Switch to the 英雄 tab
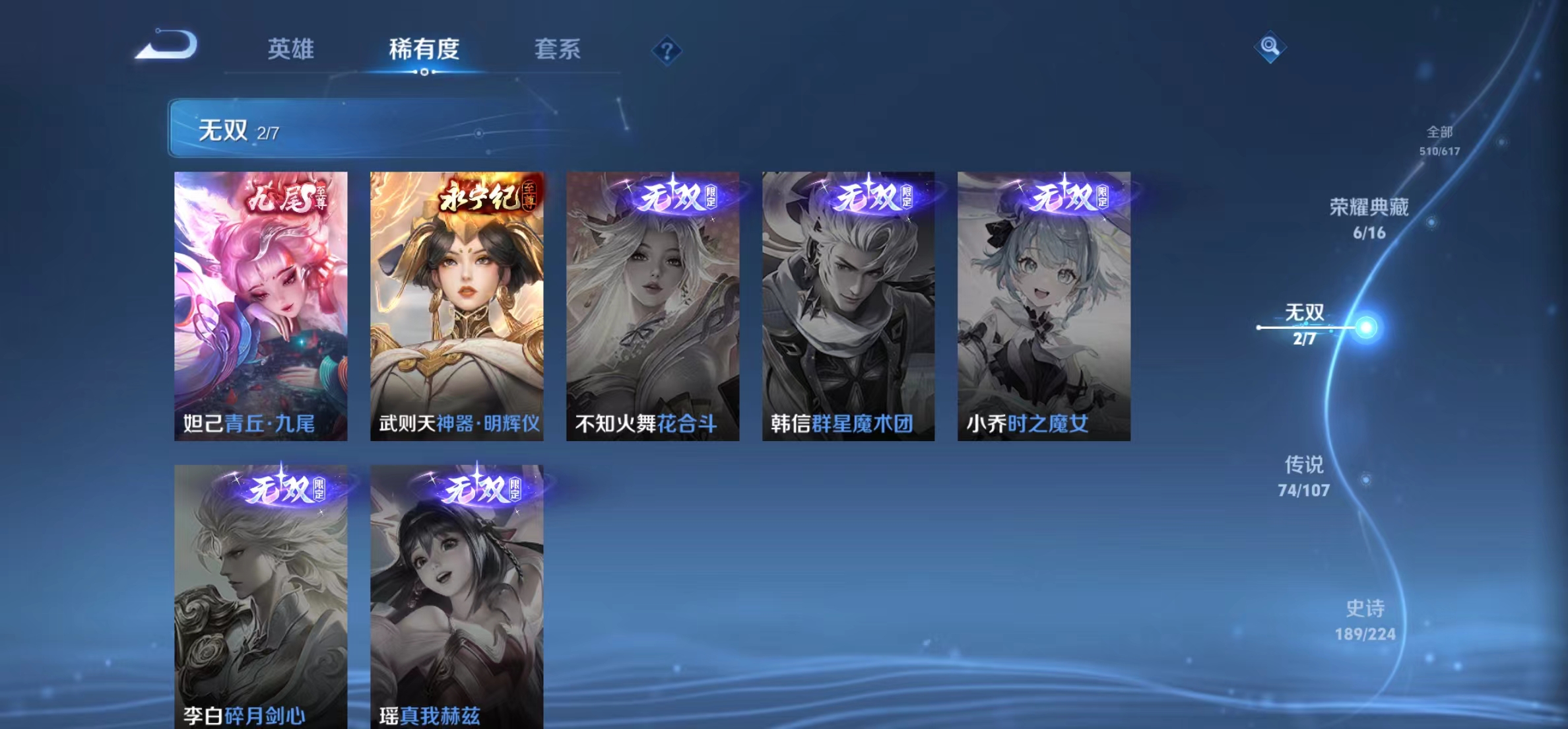This screenshot has width=1568, height=729. tap(292, 50)
